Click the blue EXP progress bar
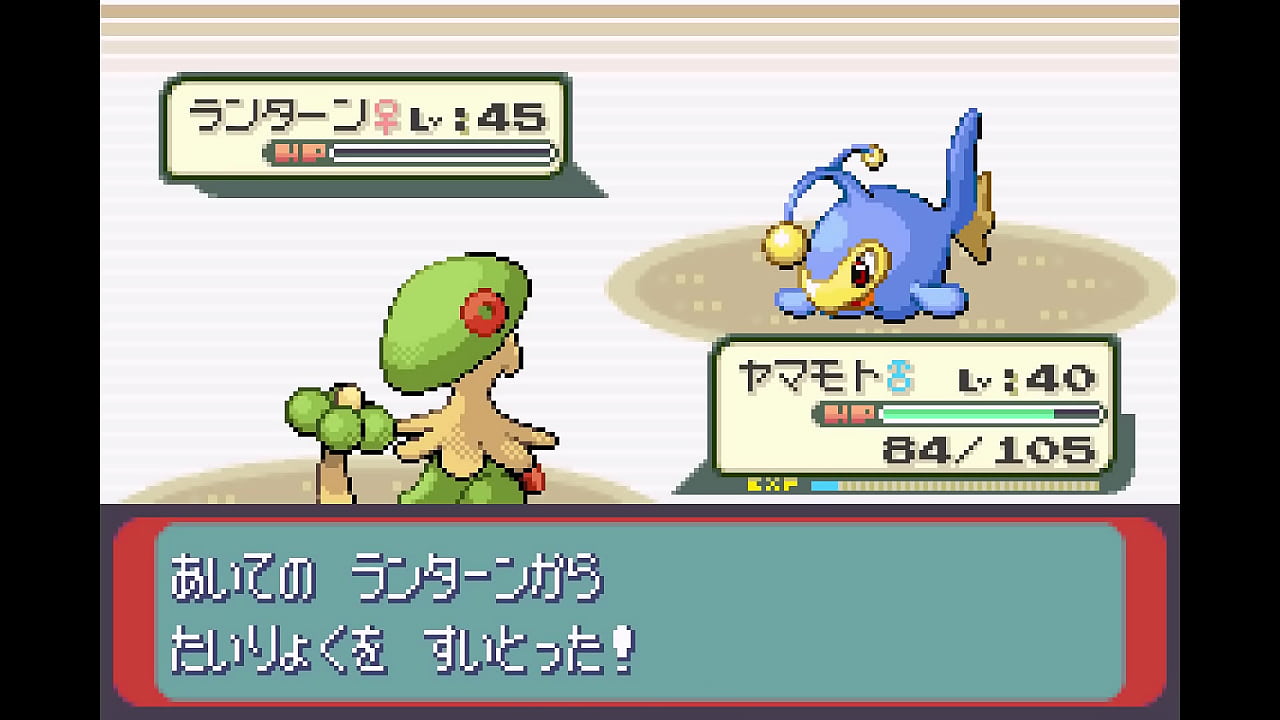Image resolution: width=1280 pixels, height=720 pixels. point(825,483)
